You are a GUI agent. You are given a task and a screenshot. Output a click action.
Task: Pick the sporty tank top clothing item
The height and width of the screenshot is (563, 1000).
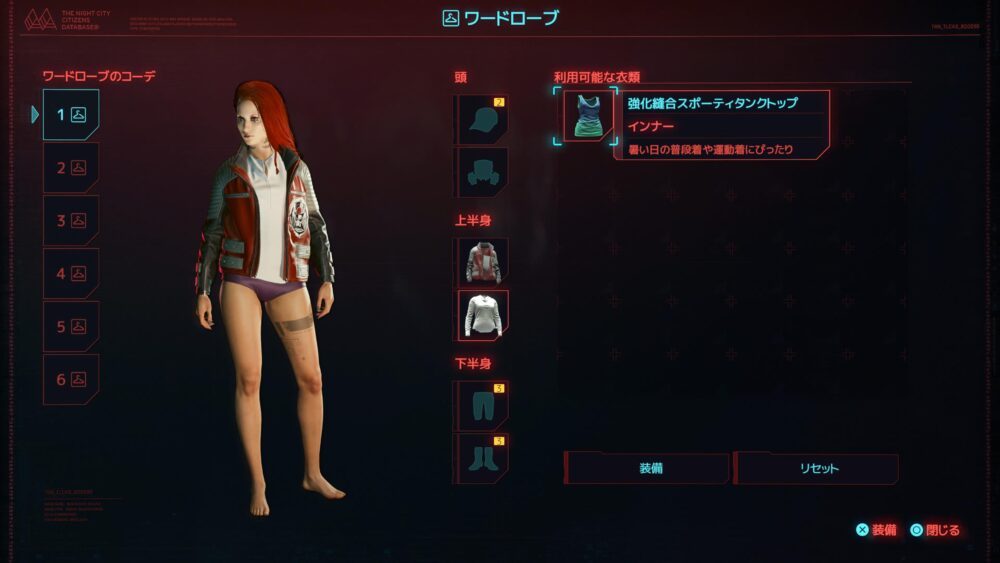pyautogui.click(x=588, y=116)
